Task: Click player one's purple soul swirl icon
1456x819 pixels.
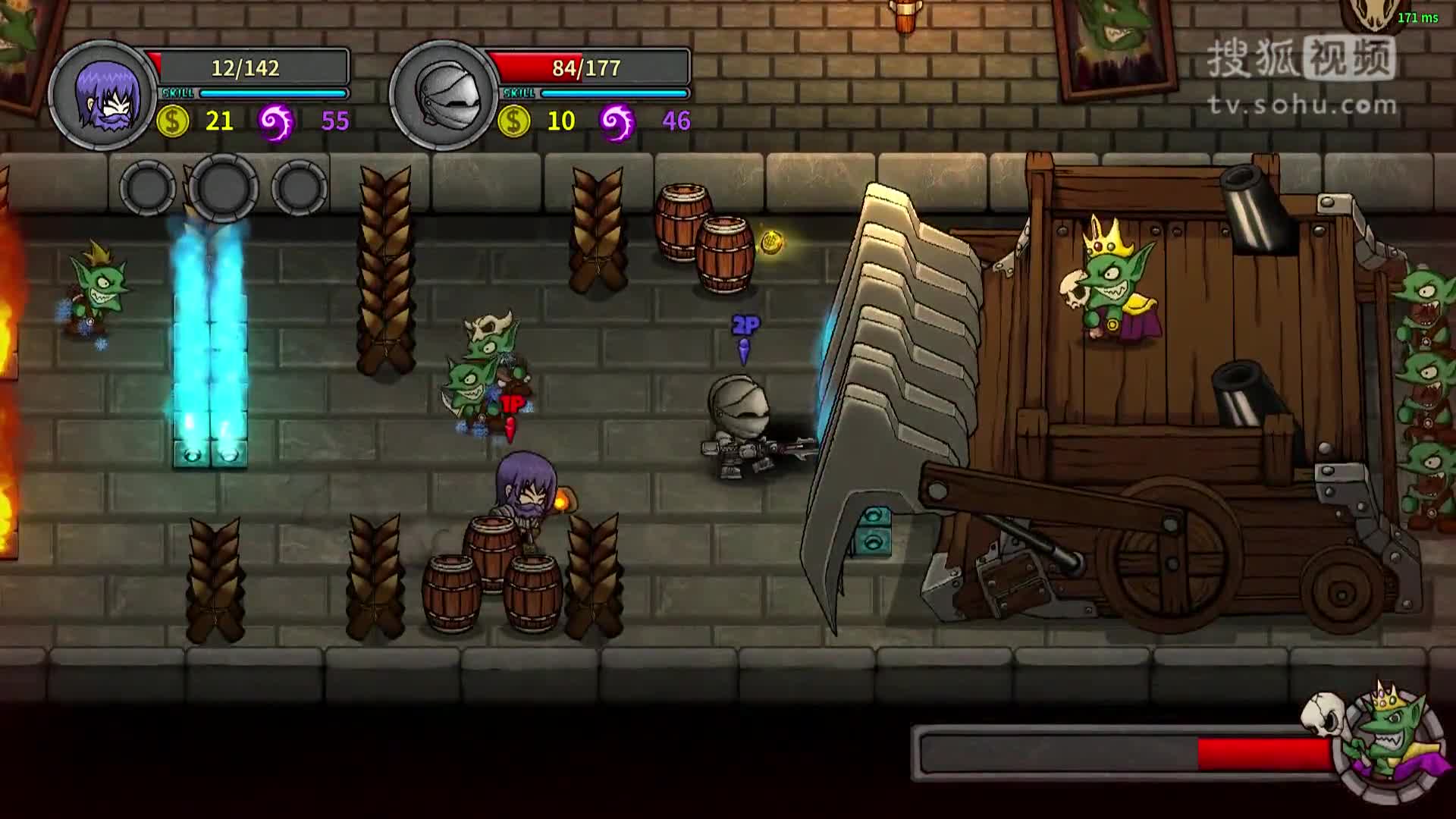Action: [275, 121]
